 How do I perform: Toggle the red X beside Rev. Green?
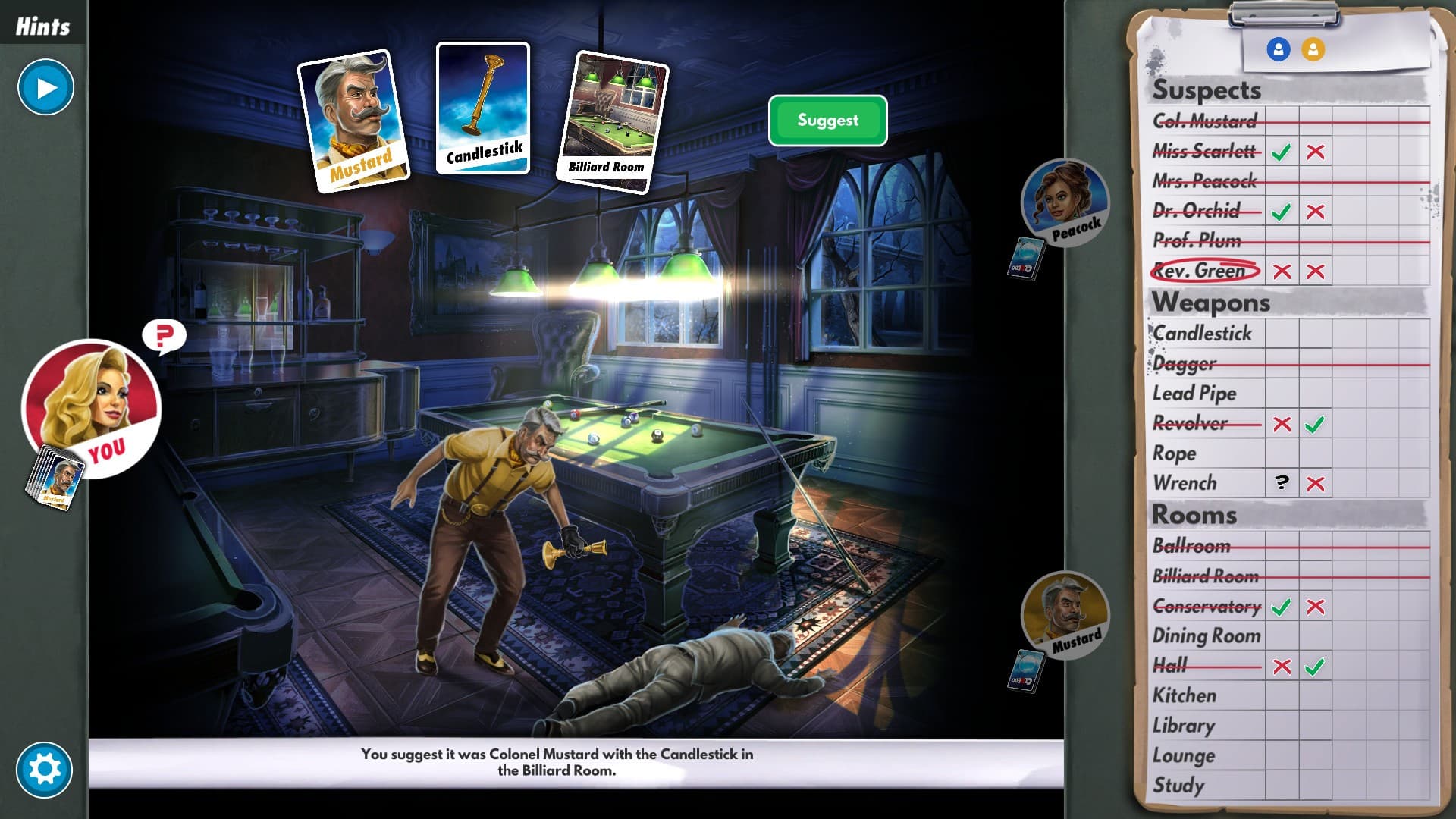coord(1282,271)
